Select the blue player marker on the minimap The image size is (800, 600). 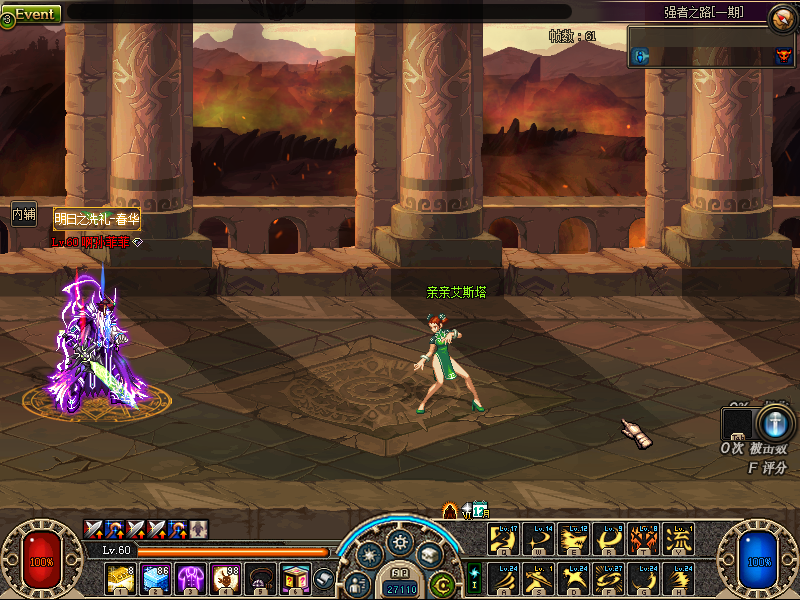(x=641, y=57)
